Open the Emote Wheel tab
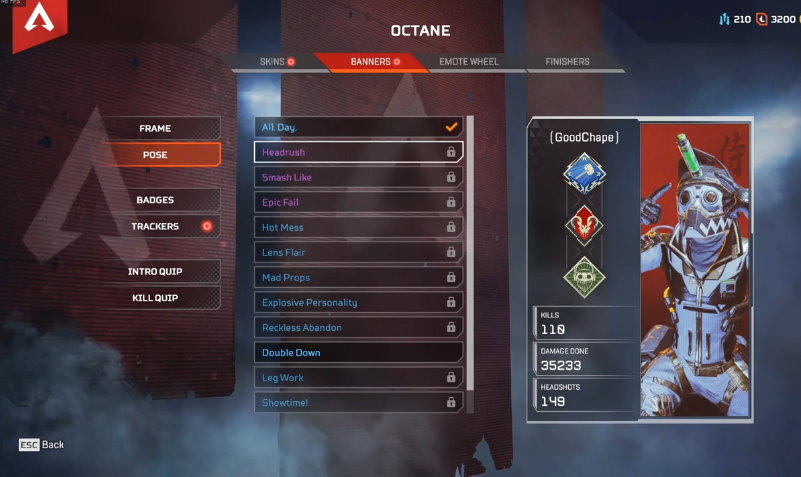This screenshot has height=477, width=801. (x=468, y=62)
